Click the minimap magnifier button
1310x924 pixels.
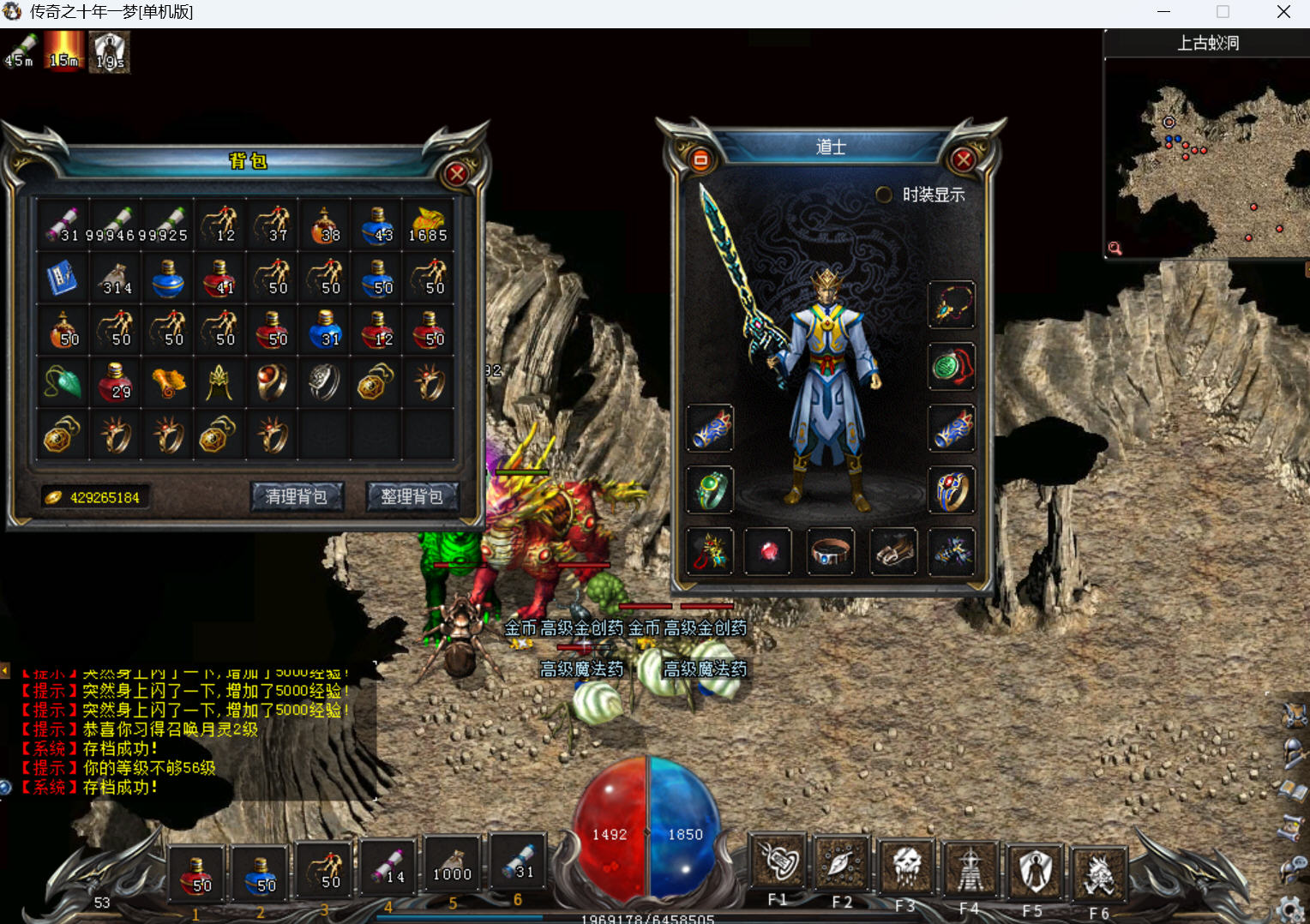(x=1115, y=249)
